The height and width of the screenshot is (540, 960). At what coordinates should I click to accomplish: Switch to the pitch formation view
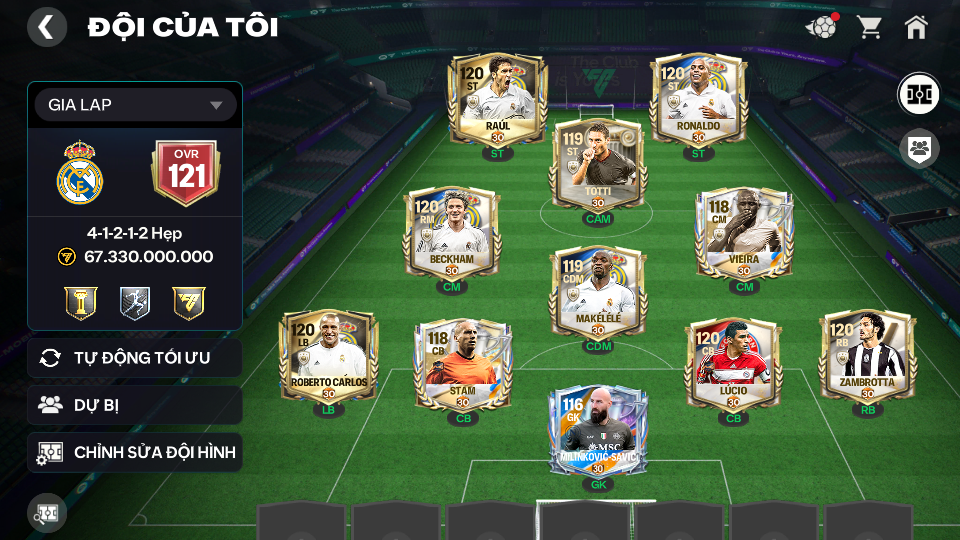pyautogui.click(x=917, y=95)
